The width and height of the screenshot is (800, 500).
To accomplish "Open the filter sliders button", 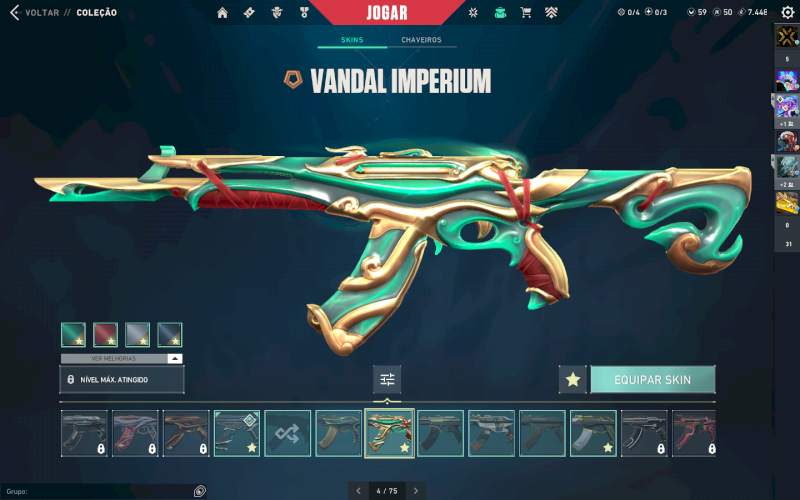I will click(x=387, y=380).
